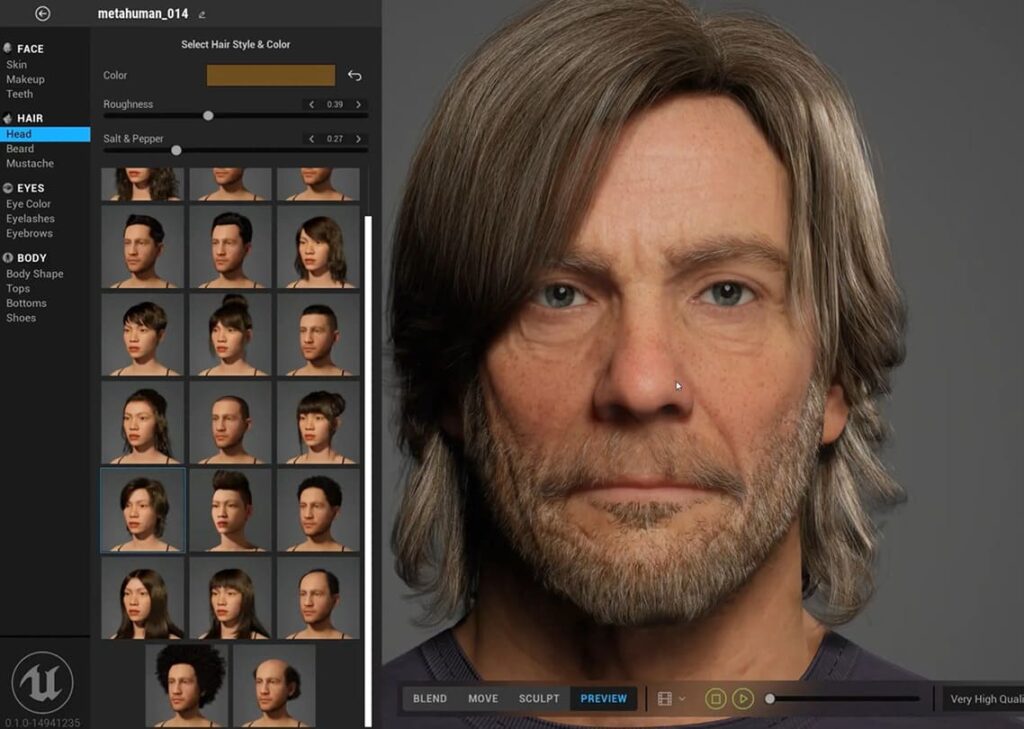Go back with the arrow button
The height and width of the screenshot is (729, 1024).
pyautogui.click(x=42, y=14)
